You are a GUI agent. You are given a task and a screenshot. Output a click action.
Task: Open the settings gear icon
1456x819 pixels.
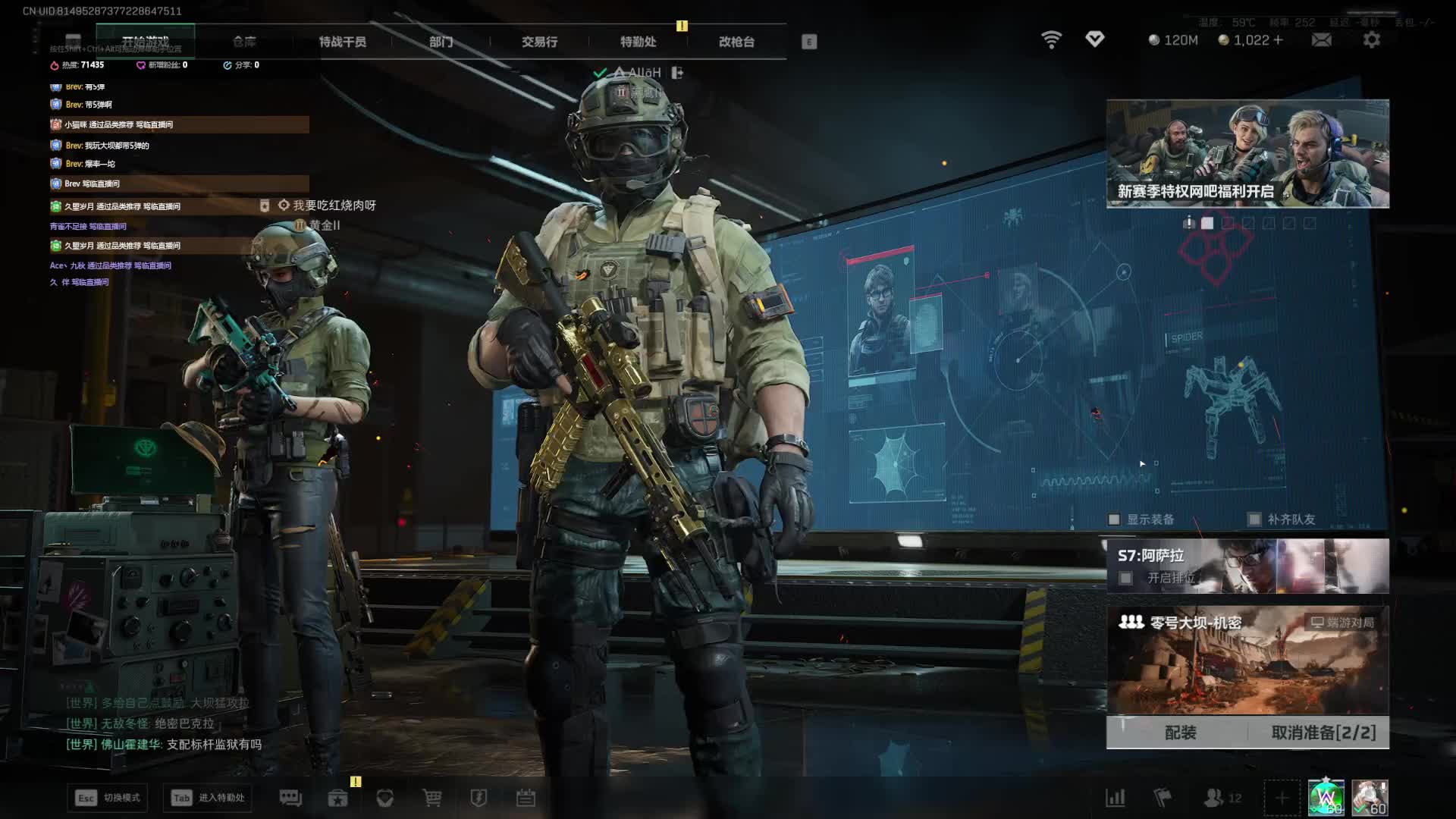(x=1372, y=40)
